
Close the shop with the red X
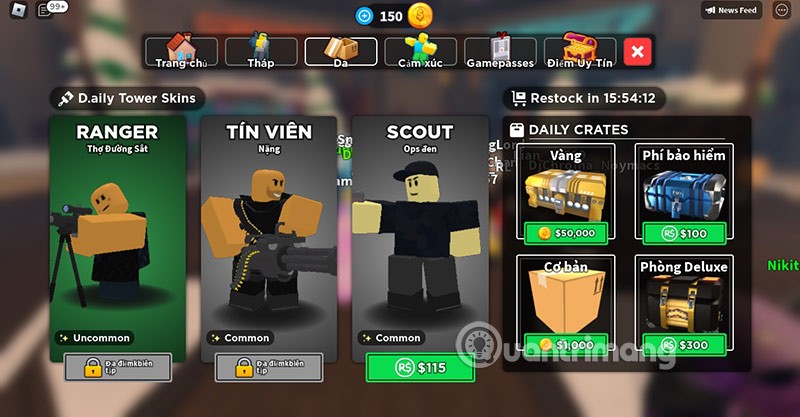pos(638,51)
